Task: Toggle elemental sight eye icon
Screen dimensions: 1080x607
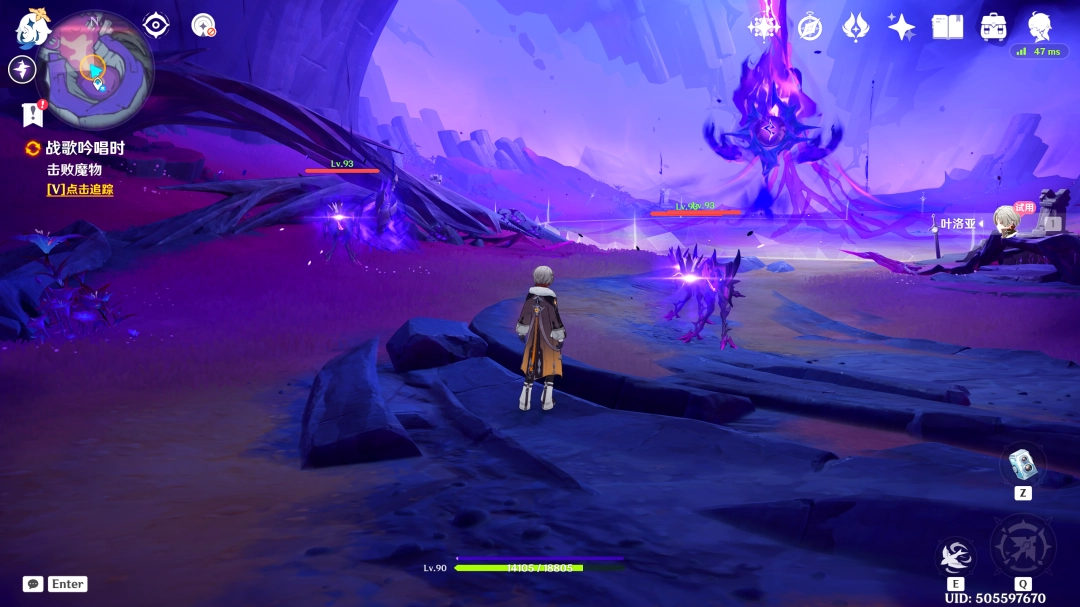Action: point(156,25)
